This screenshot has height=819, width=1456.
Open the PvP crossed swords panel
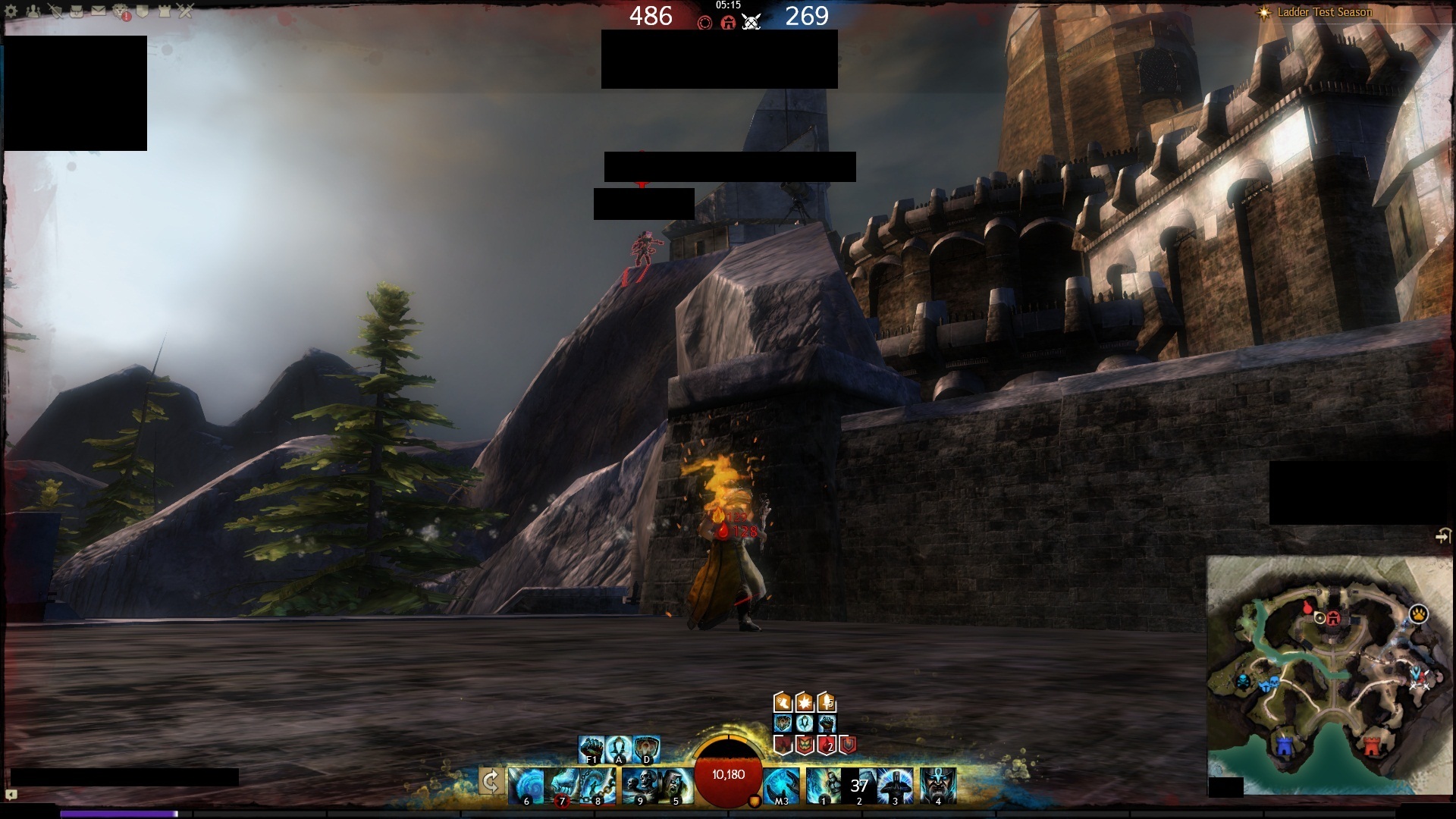pos(186,11)
